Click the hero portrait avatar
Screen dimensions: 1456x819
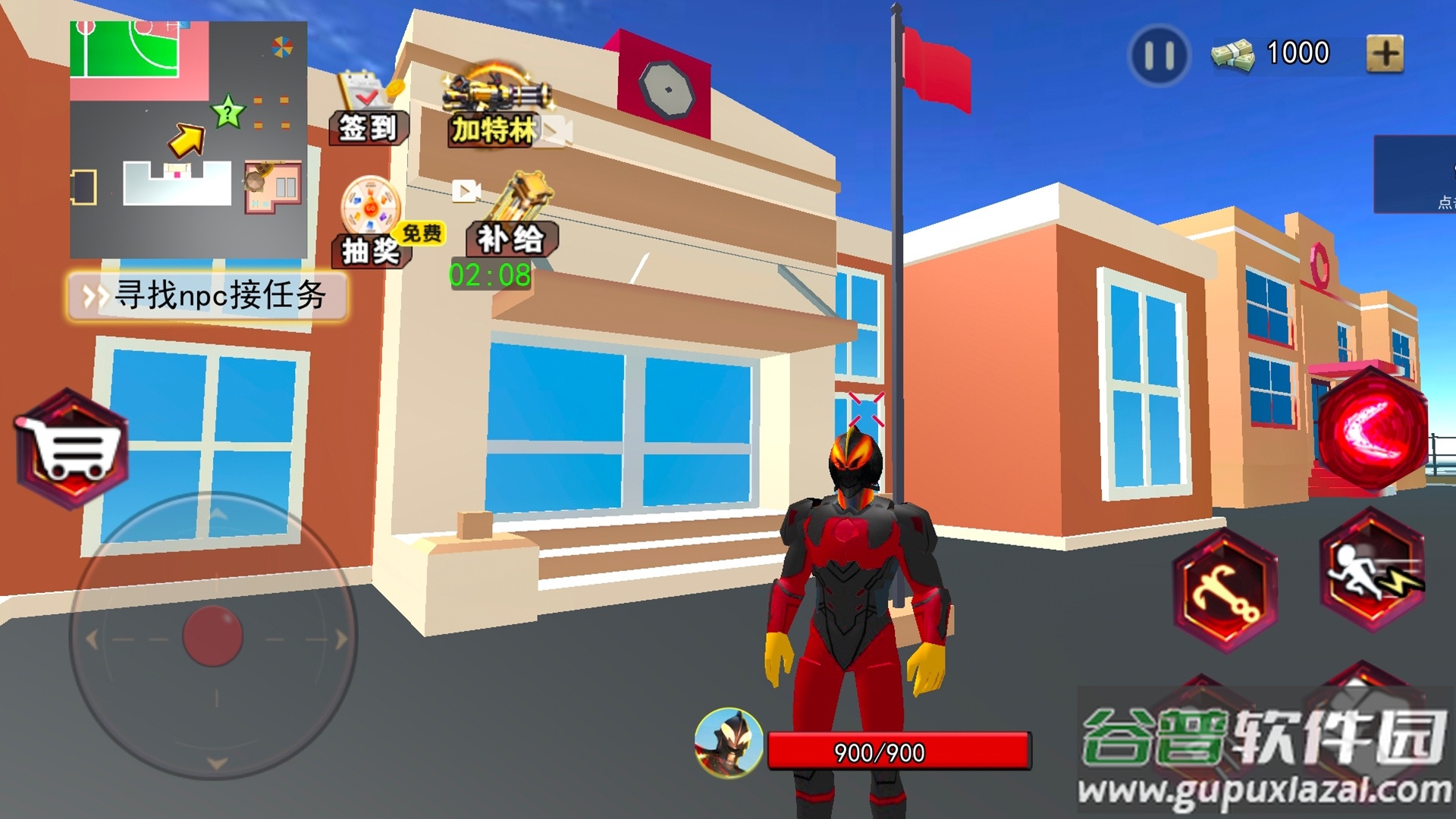pyautogui.click(x=729, y=742)
